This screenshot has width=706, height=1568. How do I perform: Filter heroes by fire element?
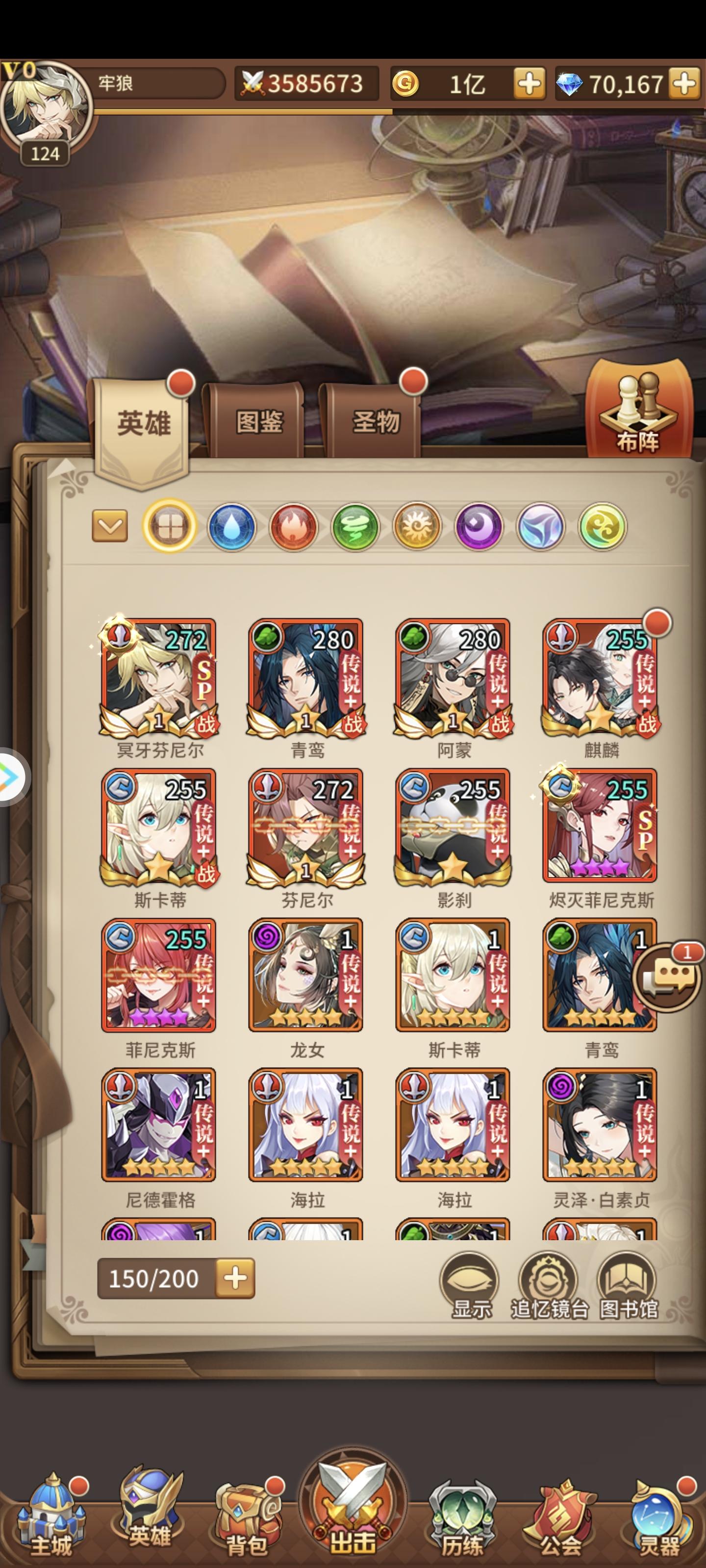point(294,527)
